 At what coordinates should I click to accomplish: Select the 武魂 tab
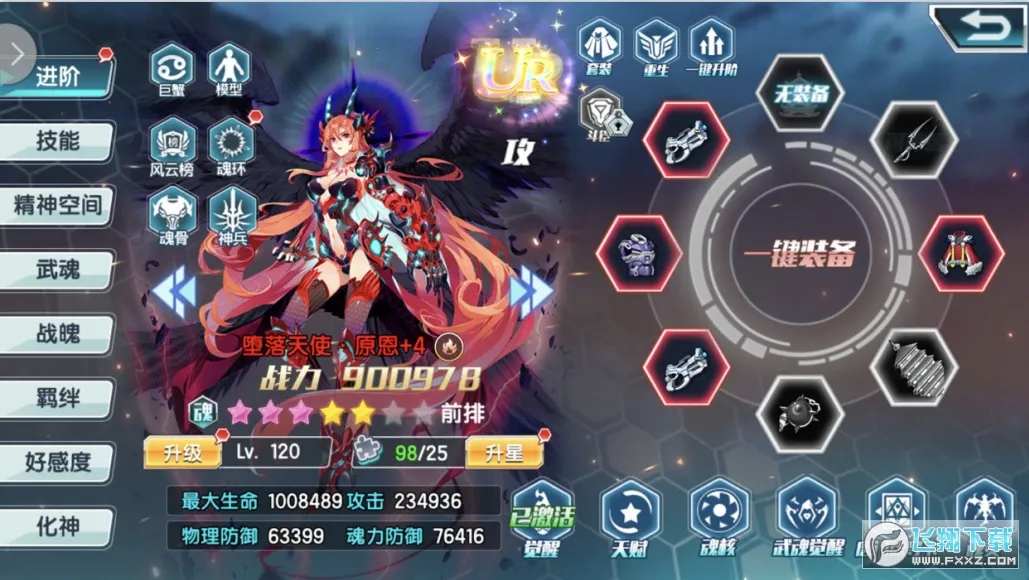click(x=57, y=268)
